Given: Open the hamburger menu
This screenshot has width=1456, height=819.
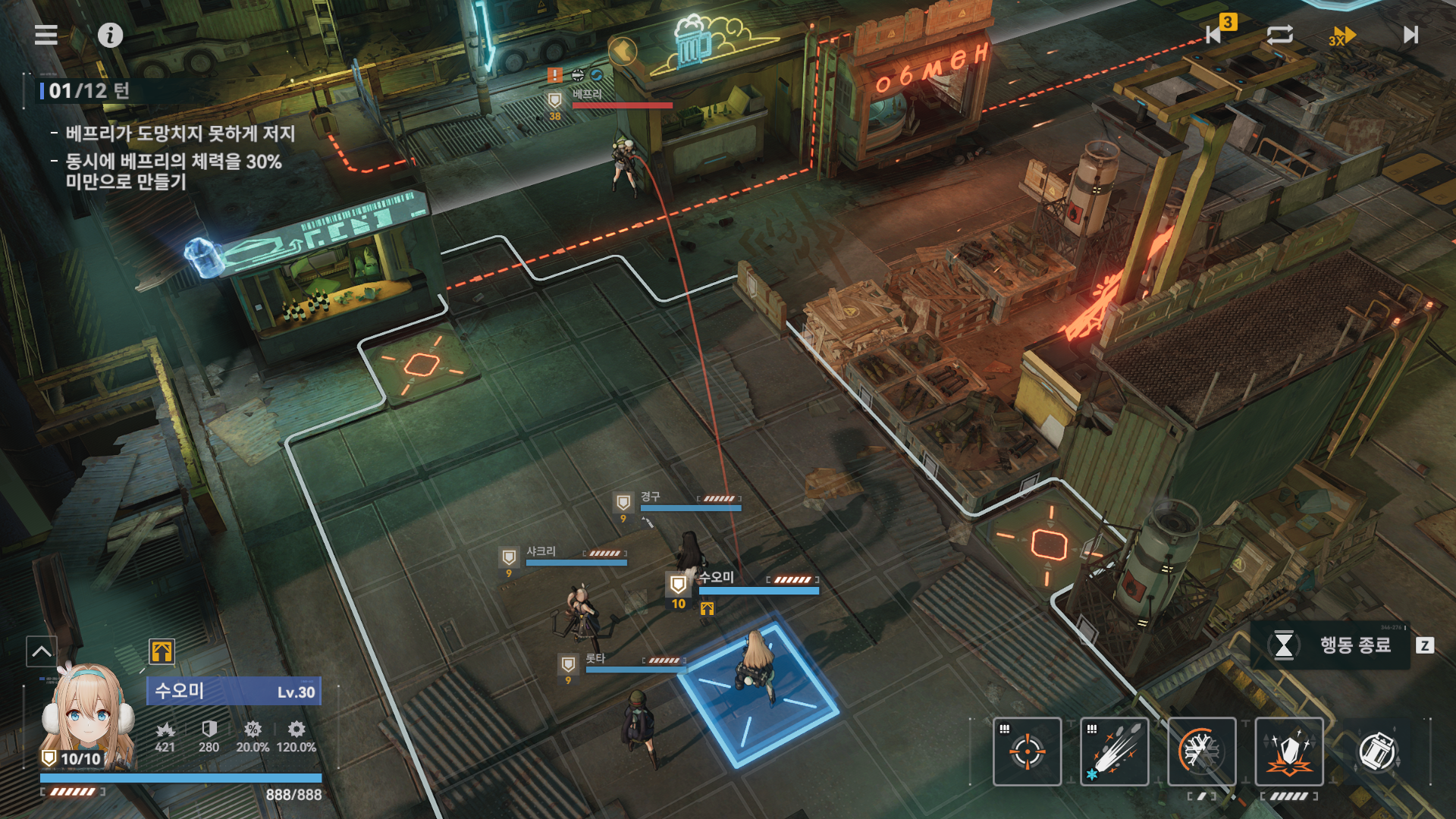Looking at the screenshot, I should (x=46, y=35).
